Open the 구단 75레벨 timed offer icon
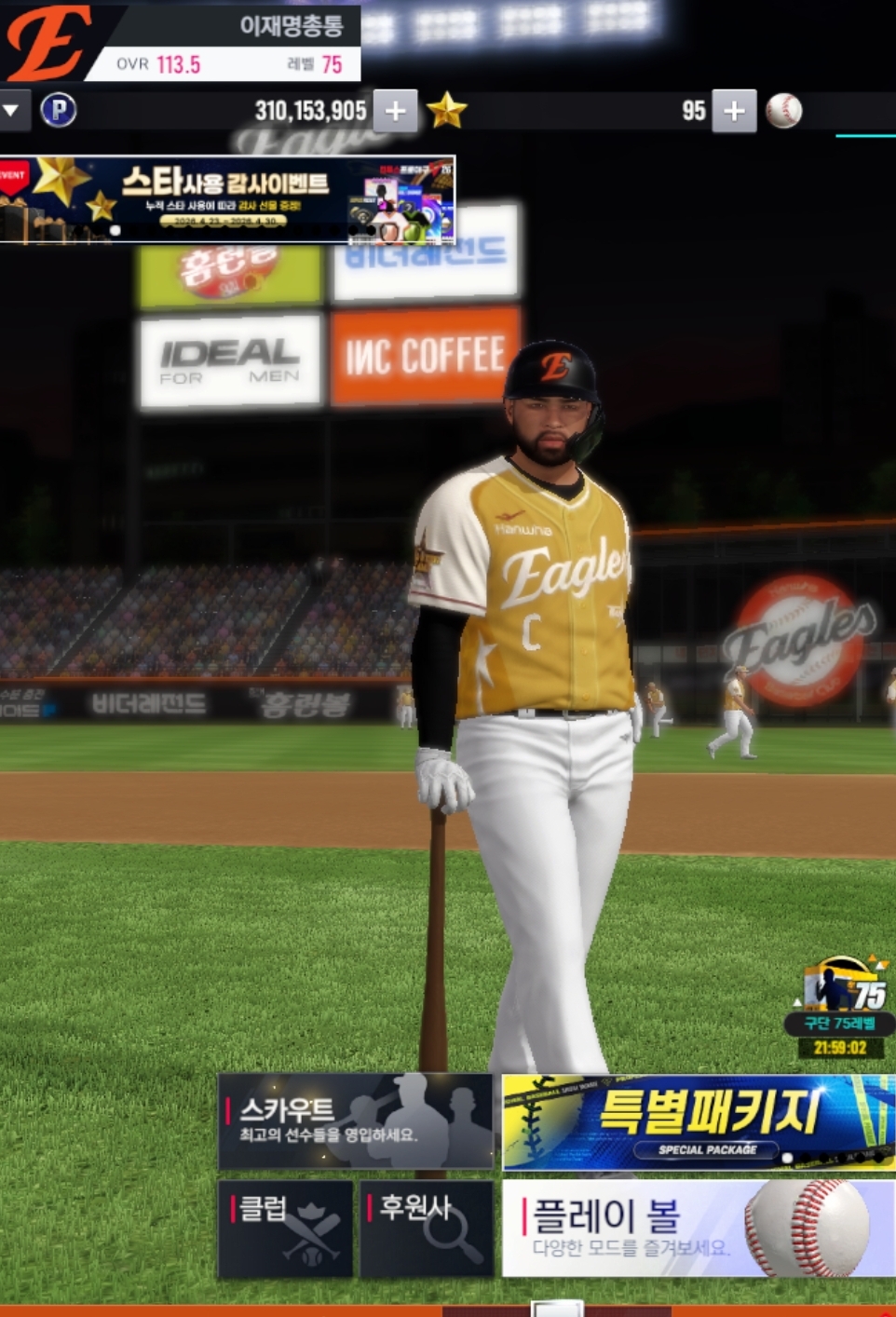 coord(841,1007)
